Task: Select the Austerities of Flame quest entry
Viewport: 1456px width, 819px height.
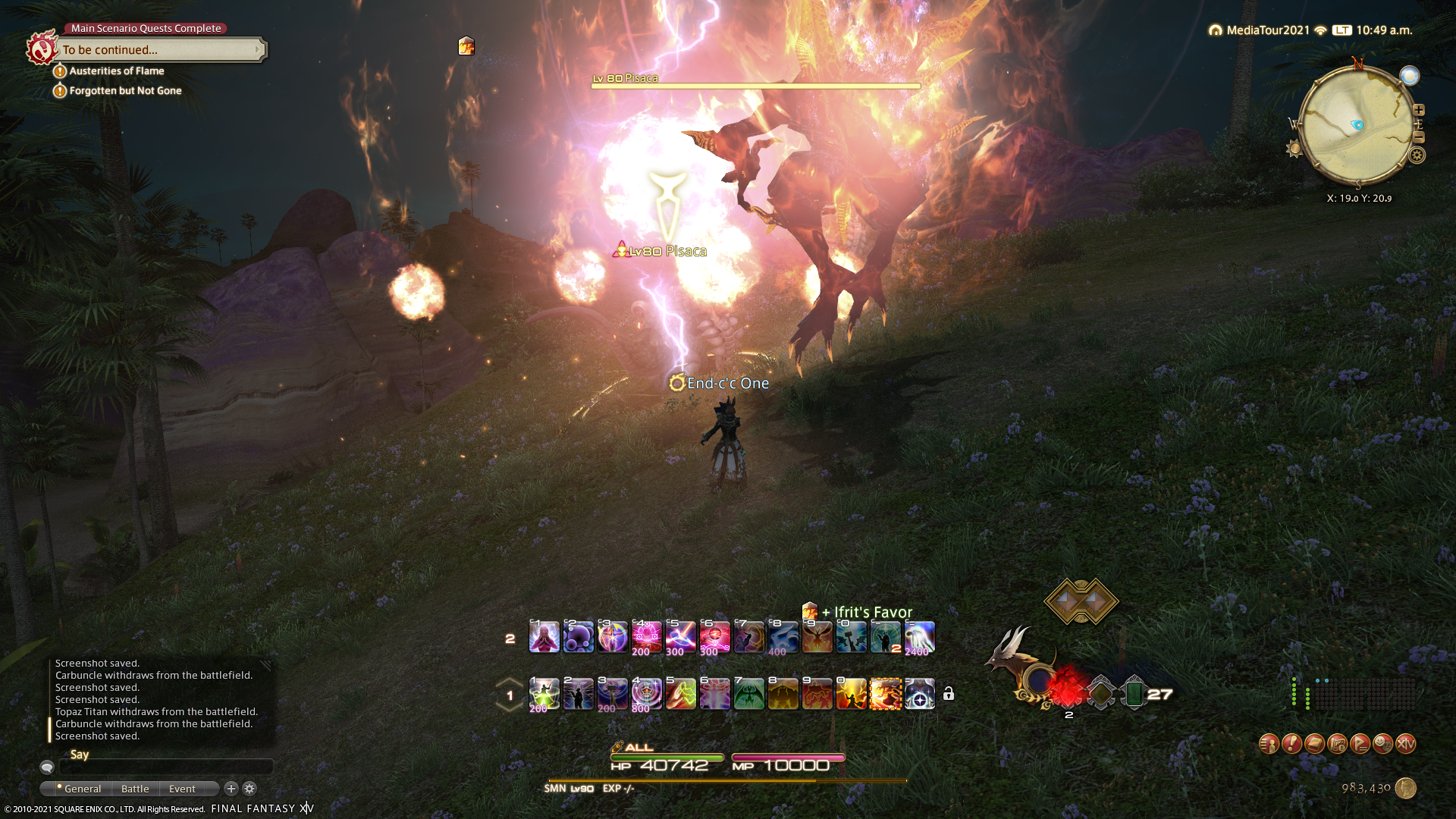Action: pos(116,71)
